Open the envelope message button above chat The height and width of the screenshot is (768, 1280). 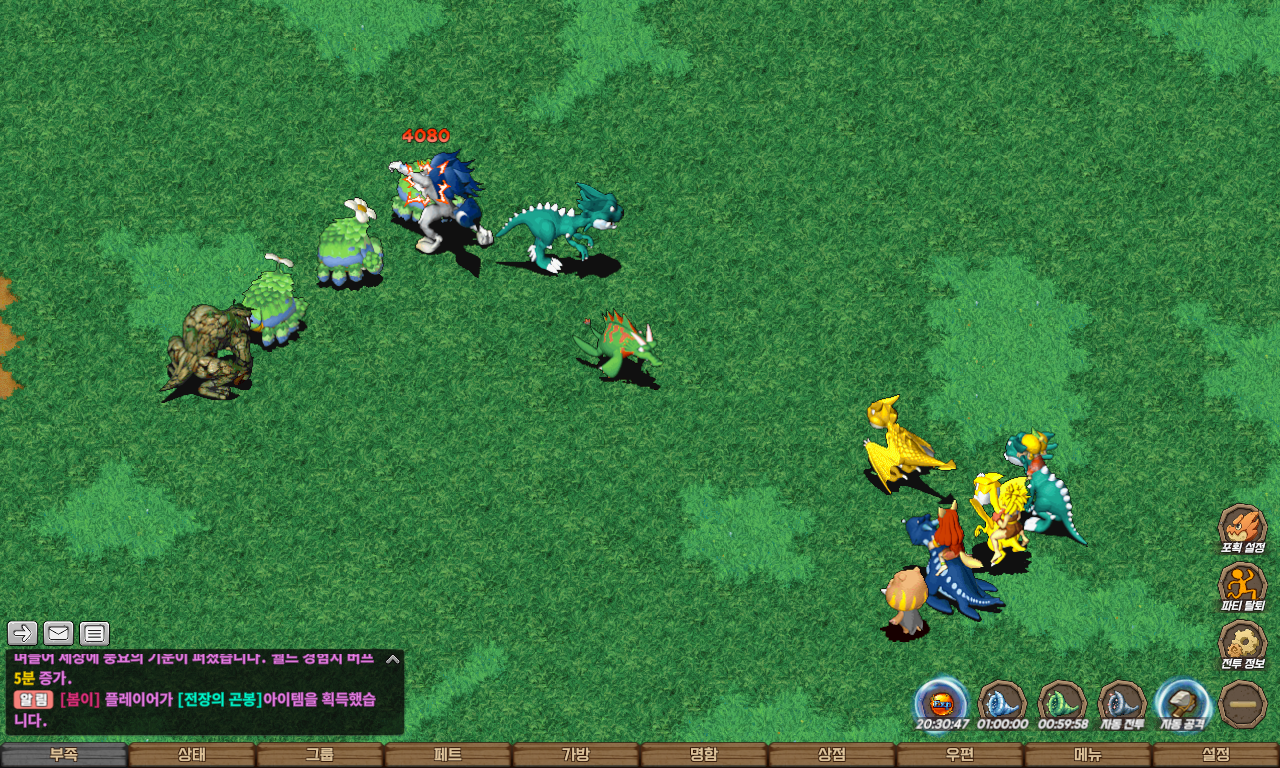[58, 633]
